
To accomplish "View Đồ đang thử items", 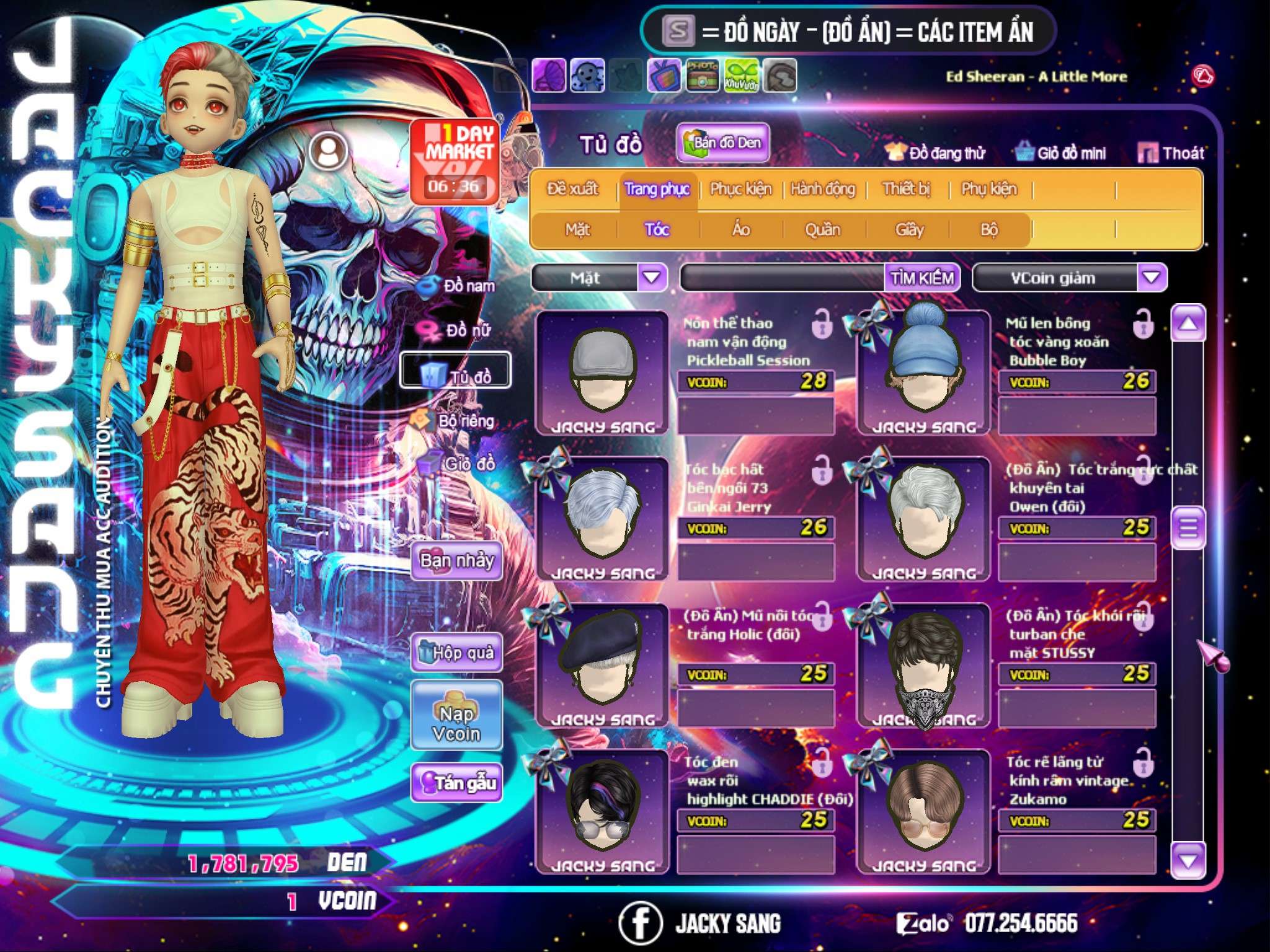I will point(935,153).
